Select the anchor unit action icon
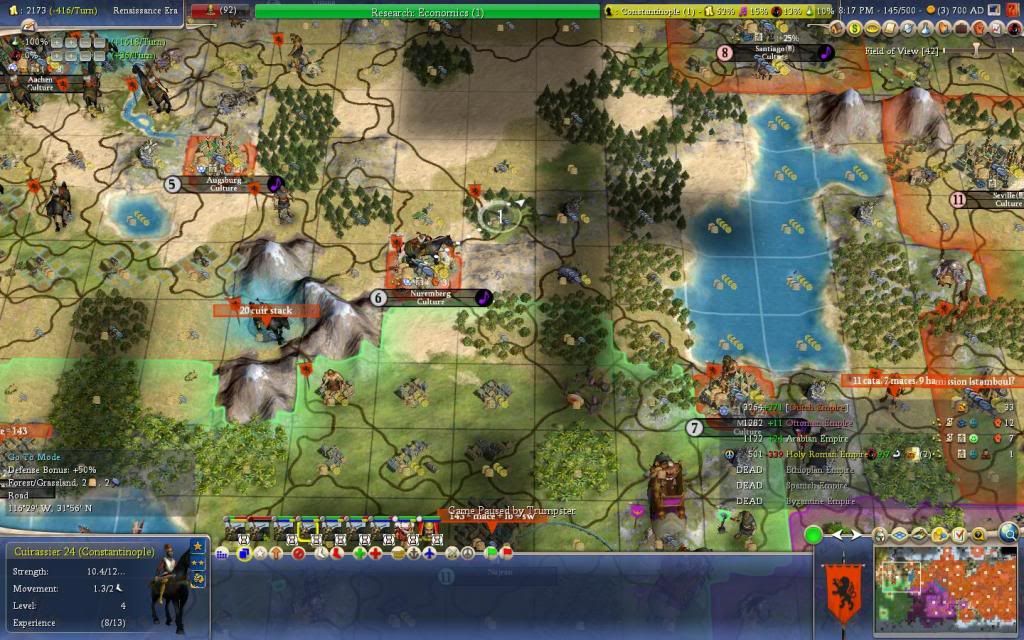 412,552
